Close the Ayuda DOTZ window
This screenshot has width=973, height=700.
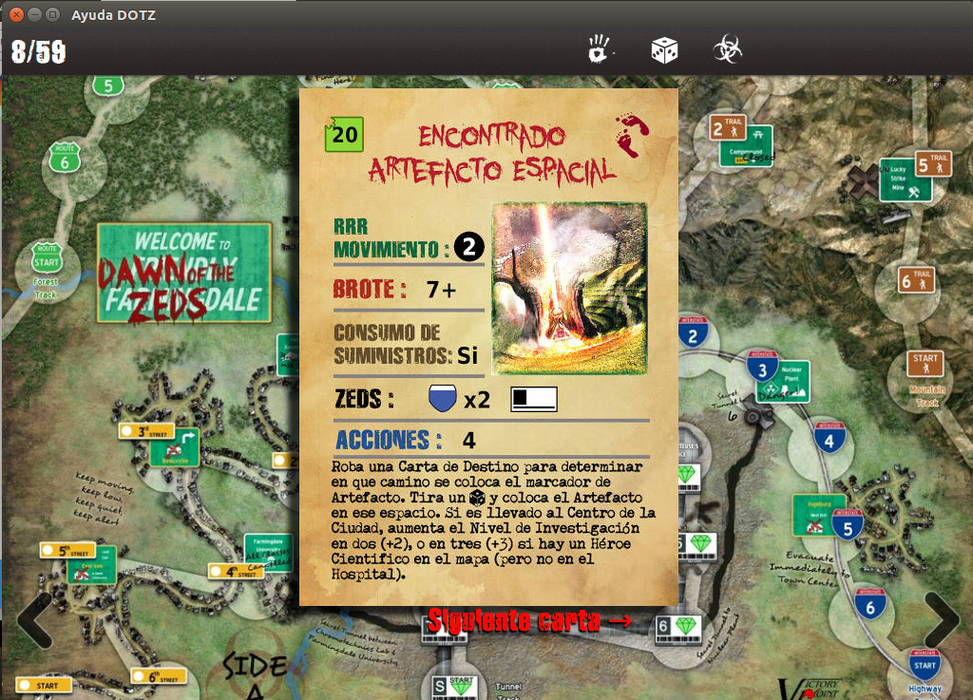pyautogui.click(x=15, y=15)
